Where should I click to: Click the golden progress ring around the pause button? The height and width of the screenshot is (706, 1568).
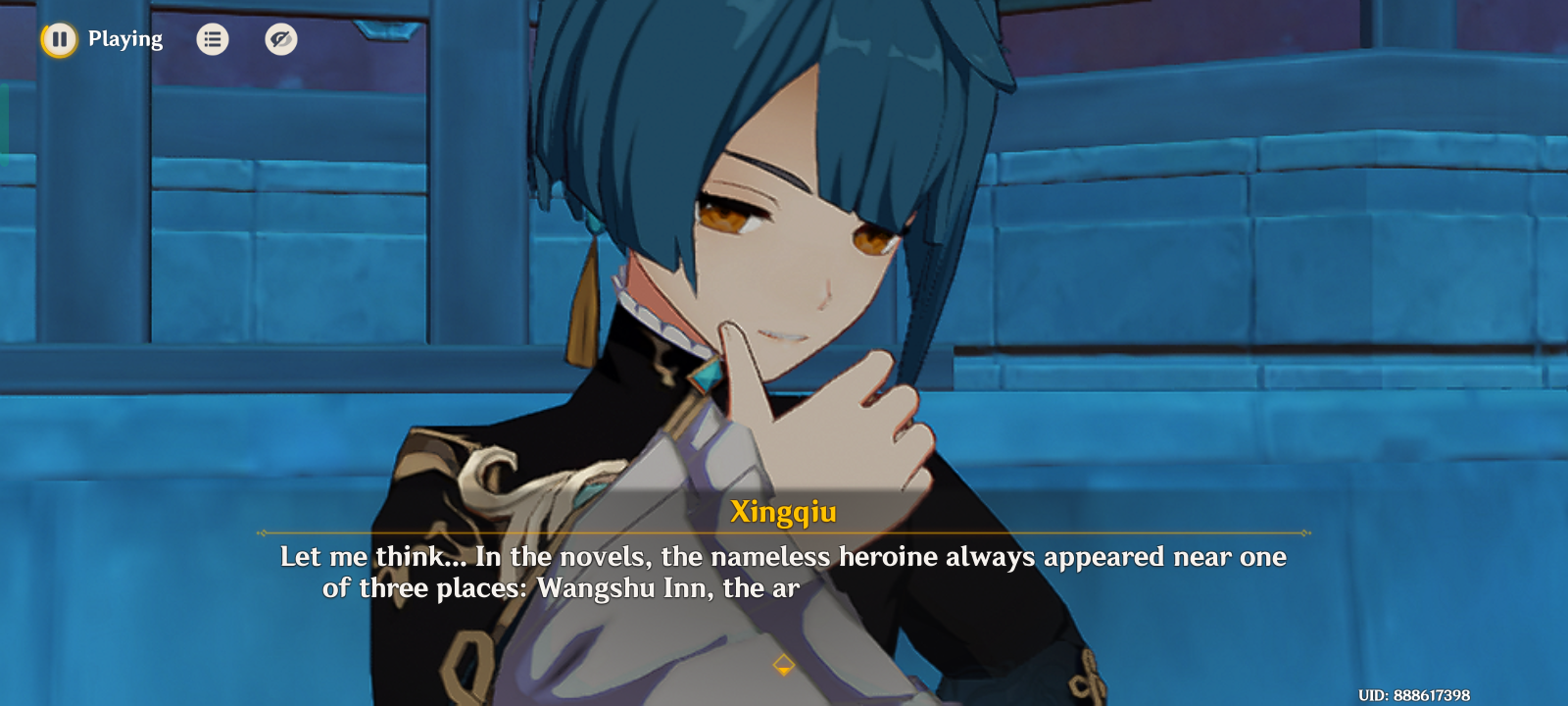[x=59, y=39]
